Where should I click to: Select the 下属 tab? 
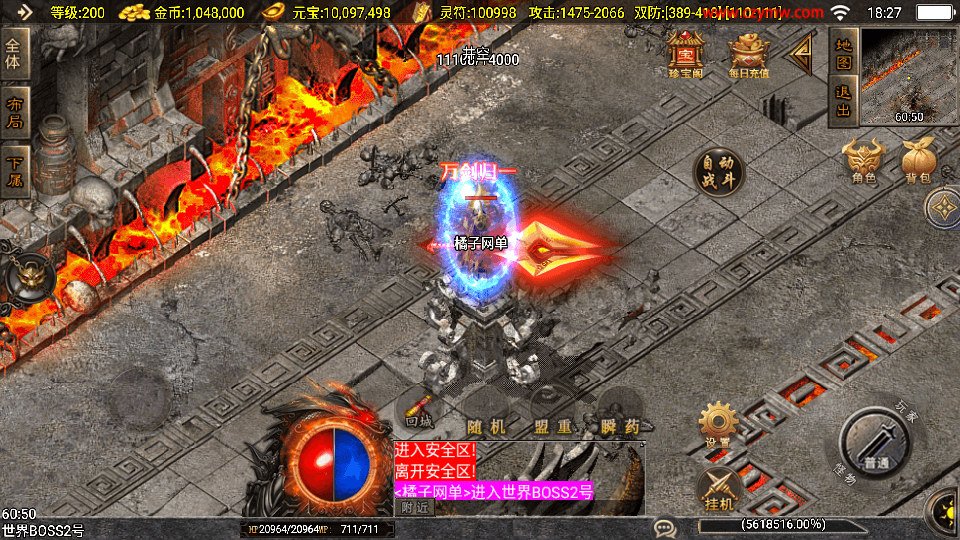point(14,171)
